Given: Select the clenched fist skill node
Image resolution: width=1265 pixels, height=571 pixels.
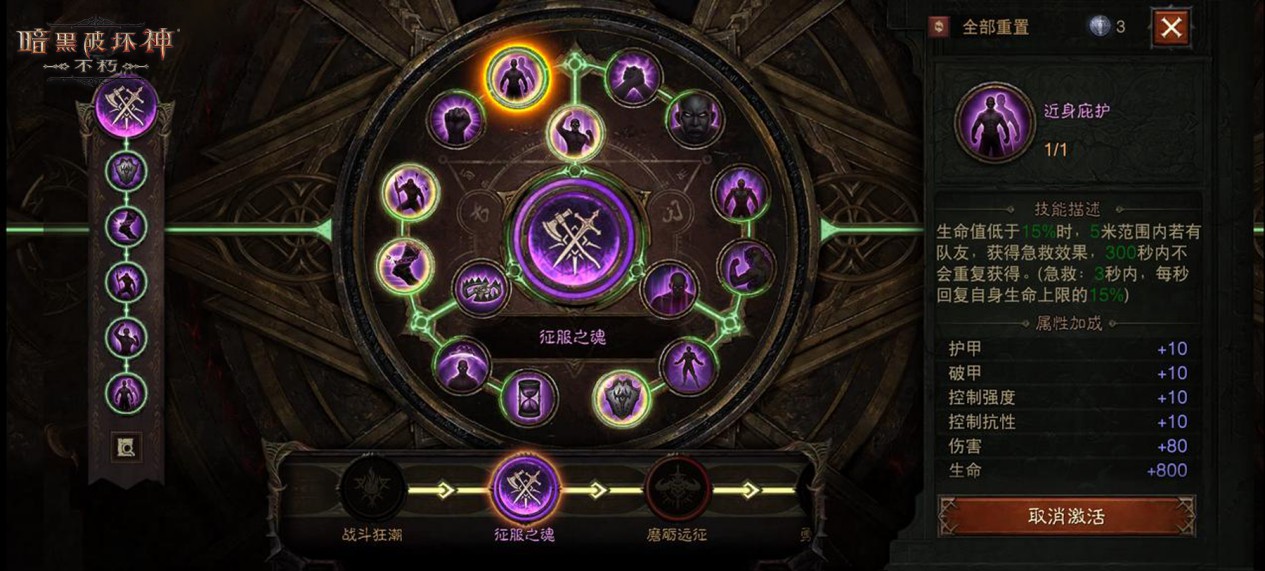Looking at the screenshot, I should [x=457, y=119].
